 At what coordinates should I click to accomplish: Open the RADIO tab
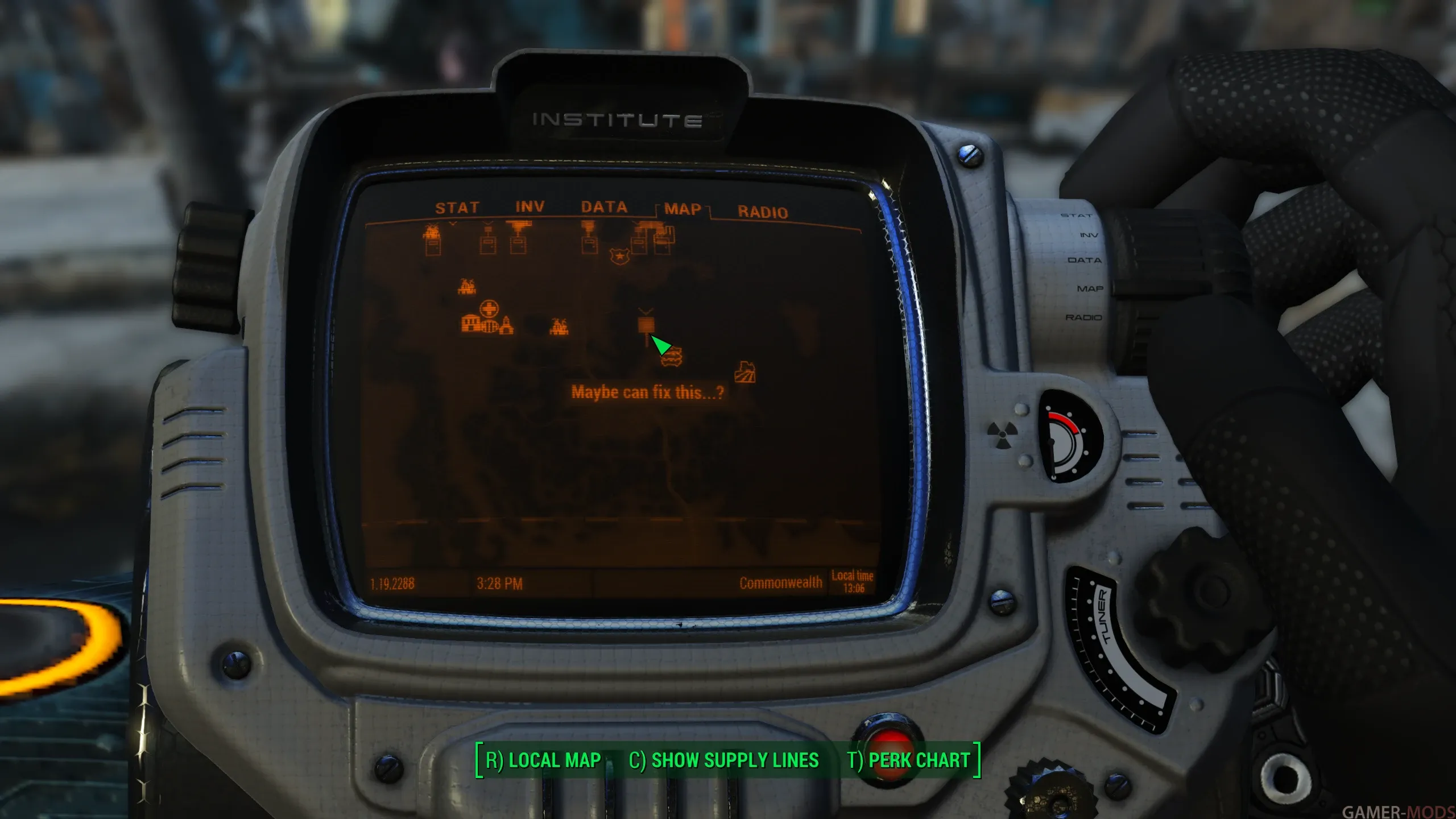click(763, 212)
